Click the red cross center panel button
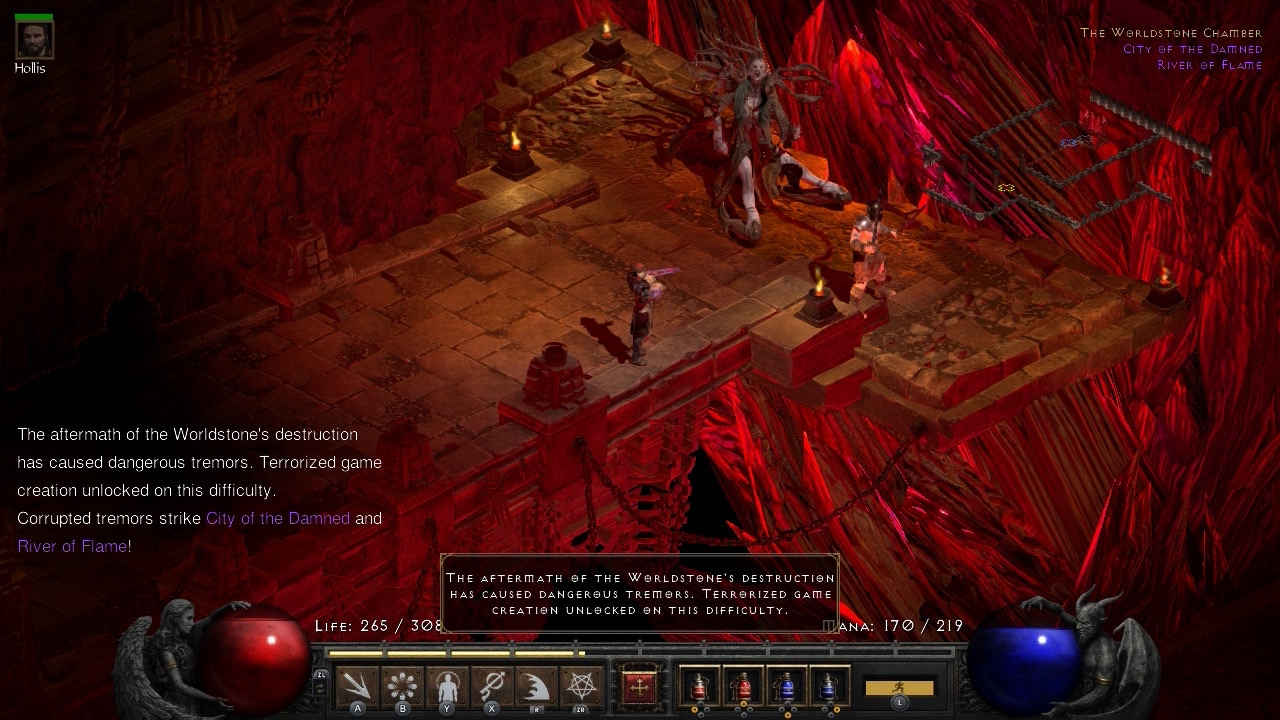 point(638,687)
